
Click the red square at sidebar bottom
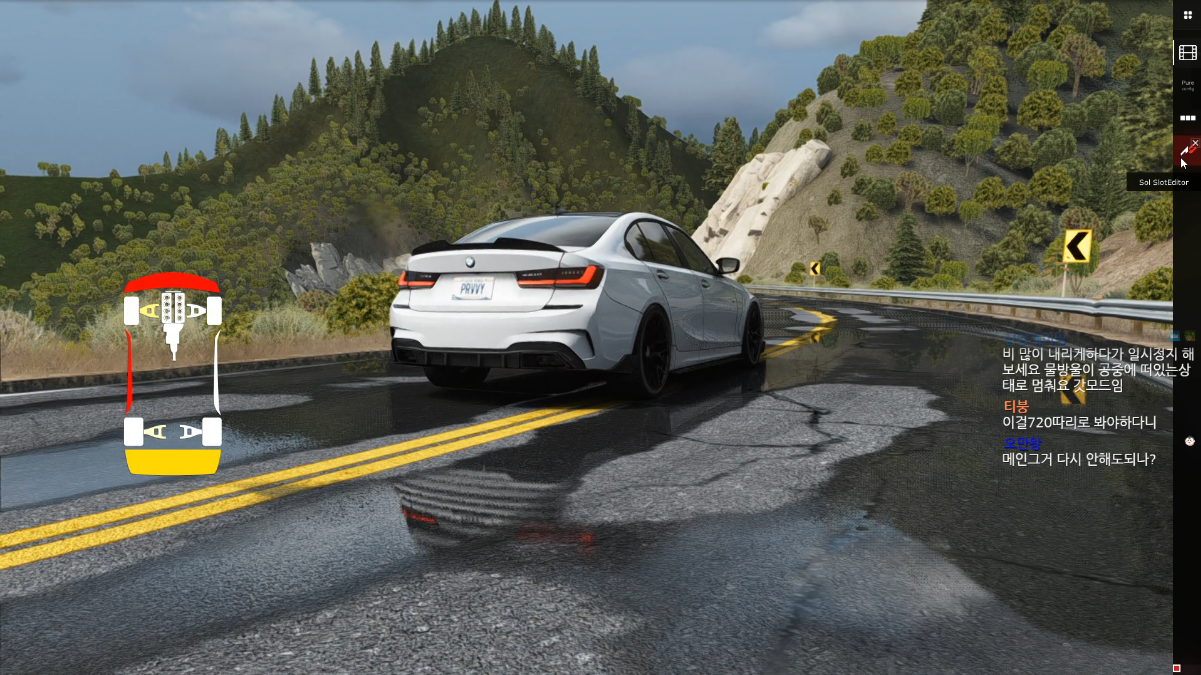click(1177, 668)
